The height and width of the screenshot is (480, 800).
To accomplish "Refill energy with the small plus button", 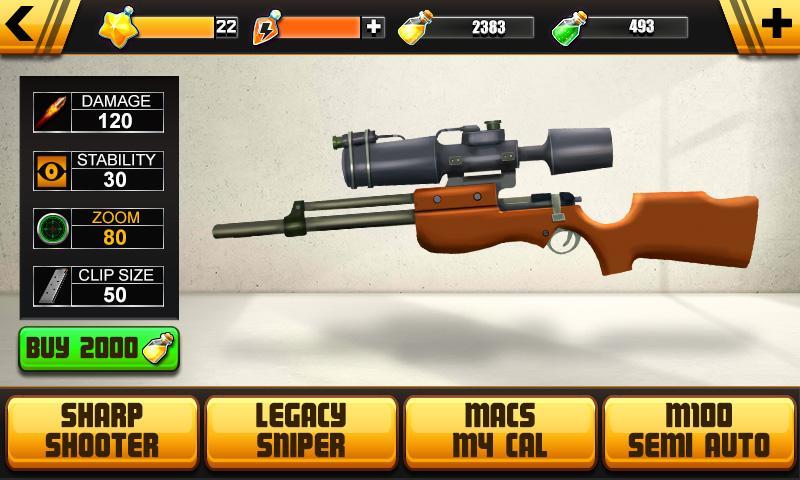I will click(x=374, y=27).
